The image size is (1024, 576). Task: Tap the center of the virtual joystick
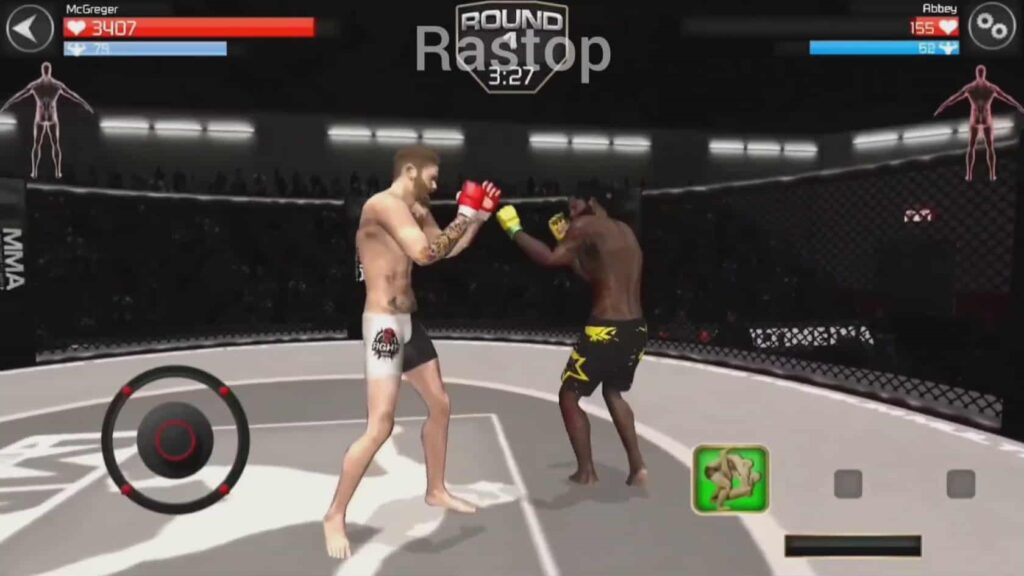pos(175,440)
